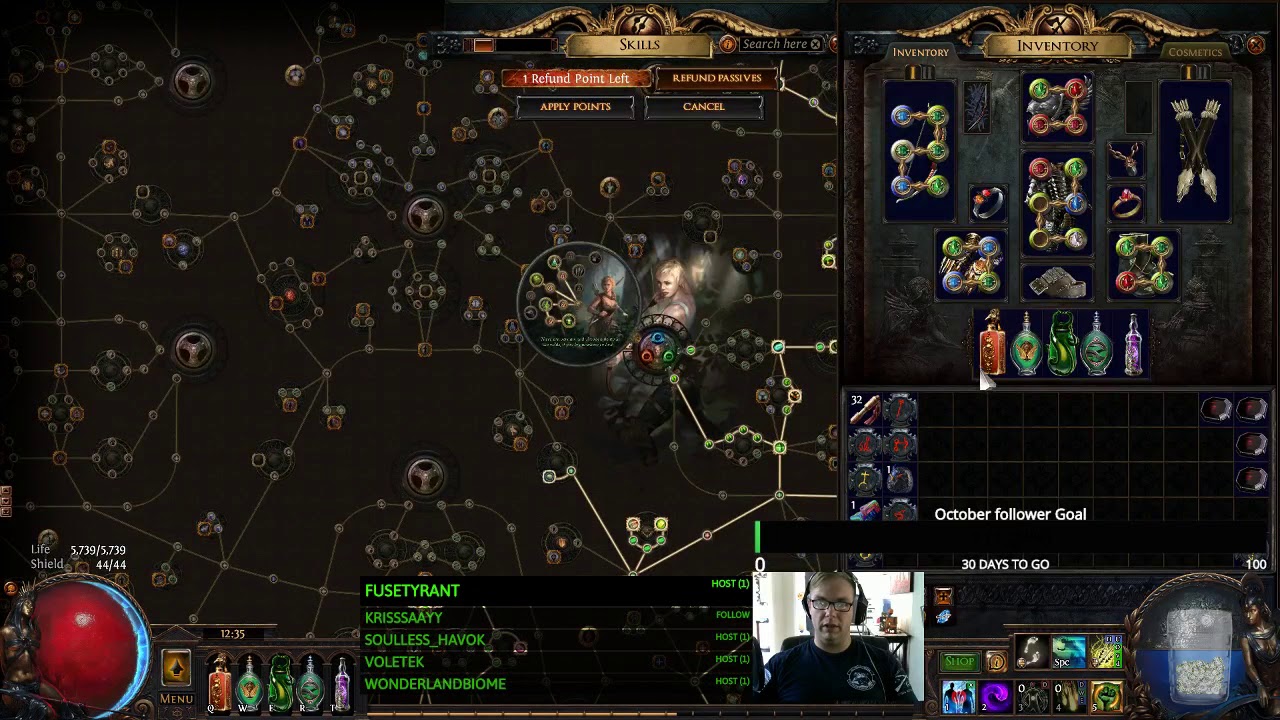
Task: Open the Menu button by the life globe
Action: tap(176, 698)
